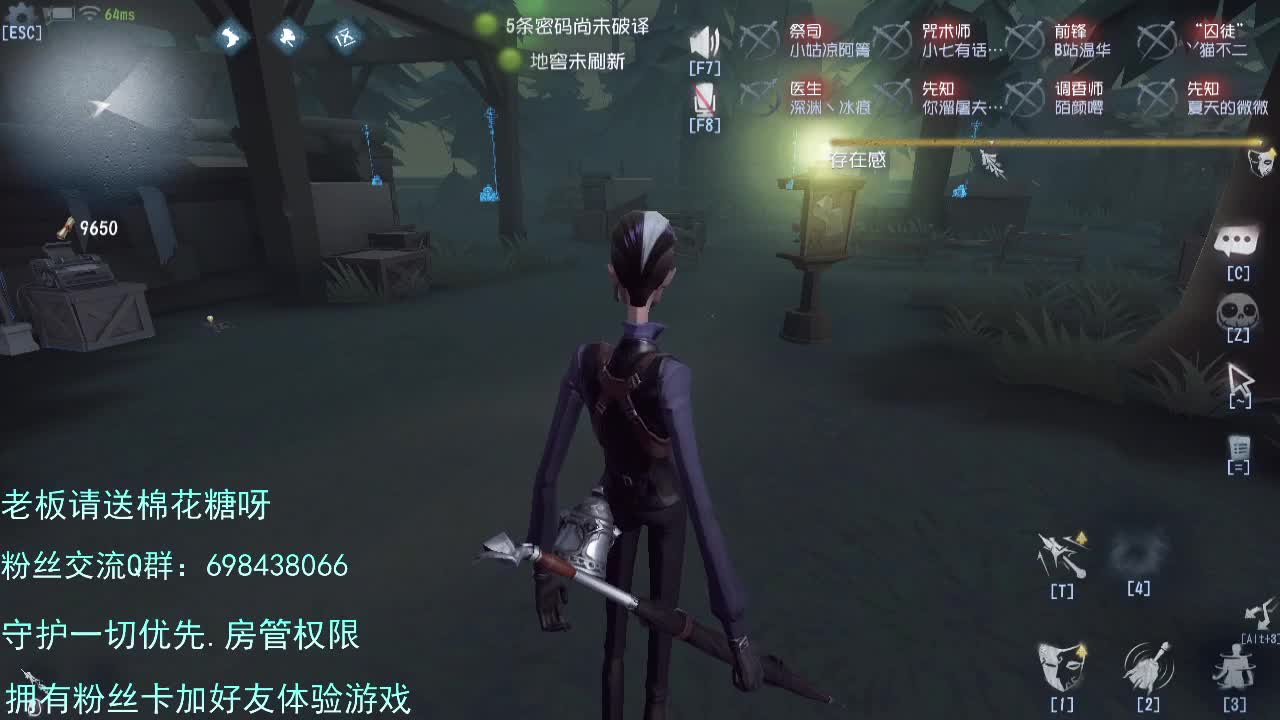This screenshot has width=1280, height=720.
Task: Switch spectate view to 医生 深渊丶冰痕
Action: [x=822, y=96]
